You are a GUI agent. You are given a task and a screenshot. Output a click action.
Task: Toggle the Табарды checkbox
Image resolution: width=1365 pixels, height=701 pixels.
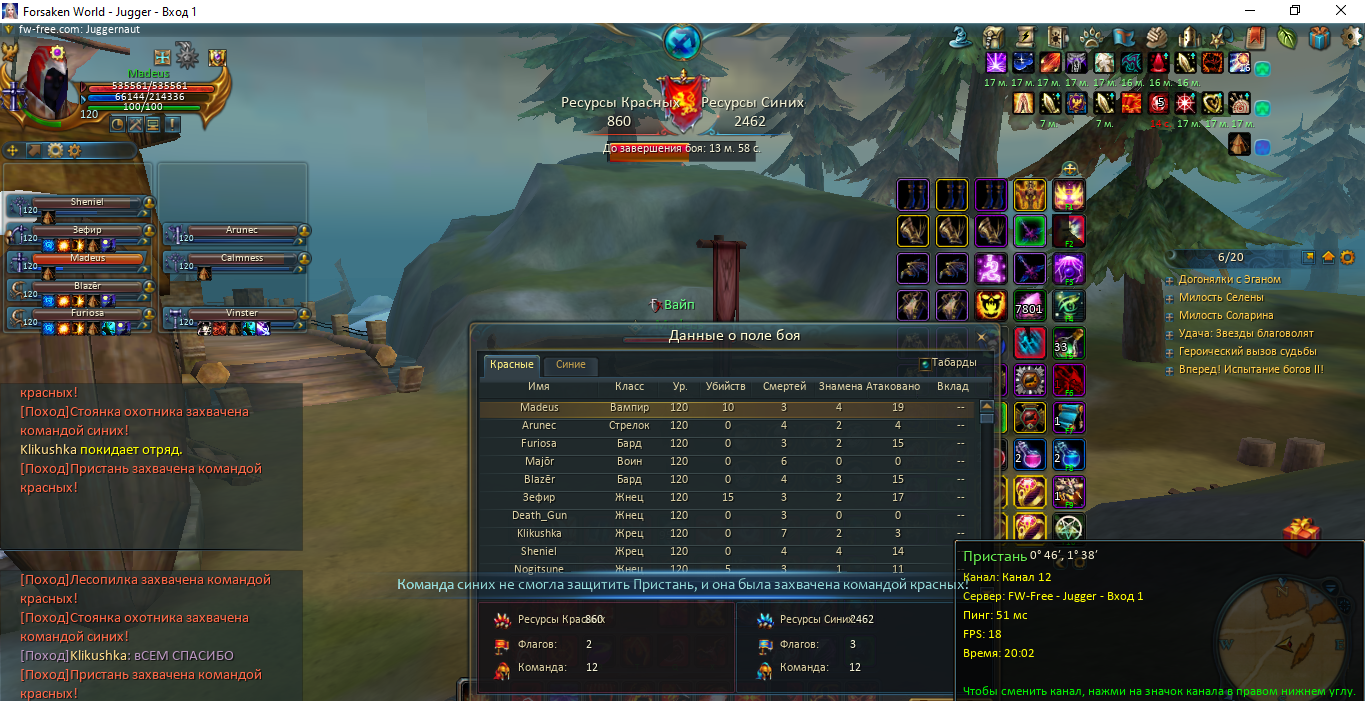925,364
